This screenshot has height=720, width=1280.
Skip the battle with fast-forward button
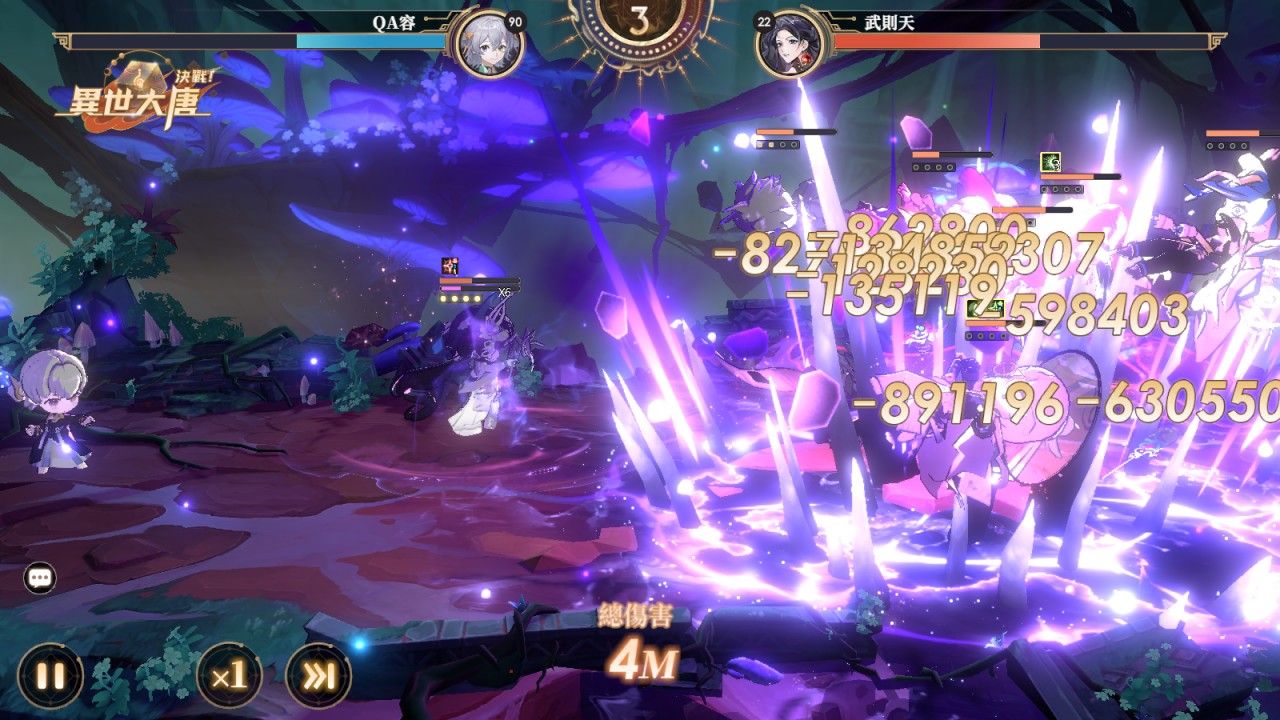tap(318, 675)
